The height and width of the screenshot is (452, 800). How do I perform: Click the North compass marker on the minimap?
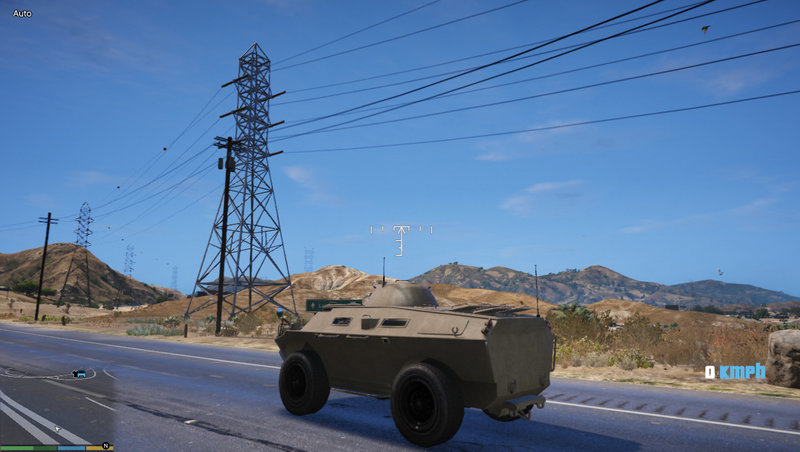(105, 446)
